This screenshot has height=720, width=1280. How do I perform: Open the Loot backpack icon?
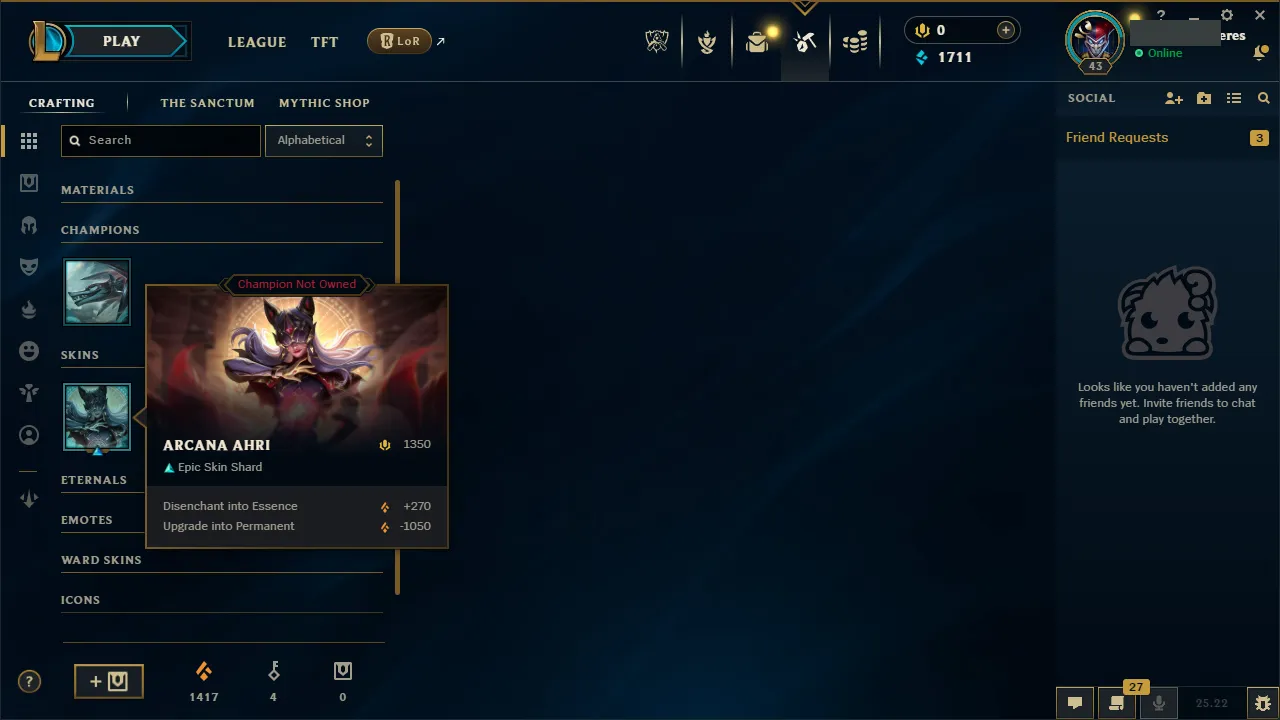757,41
